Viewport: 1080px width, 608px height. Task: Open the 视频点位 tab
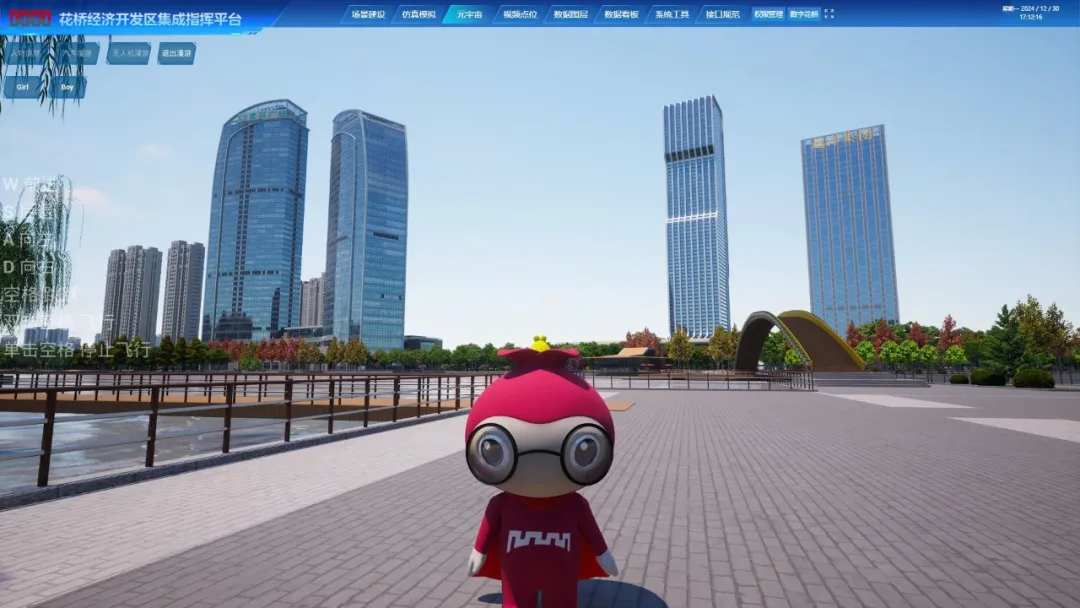pyautogui.click(x=519, y=14)
